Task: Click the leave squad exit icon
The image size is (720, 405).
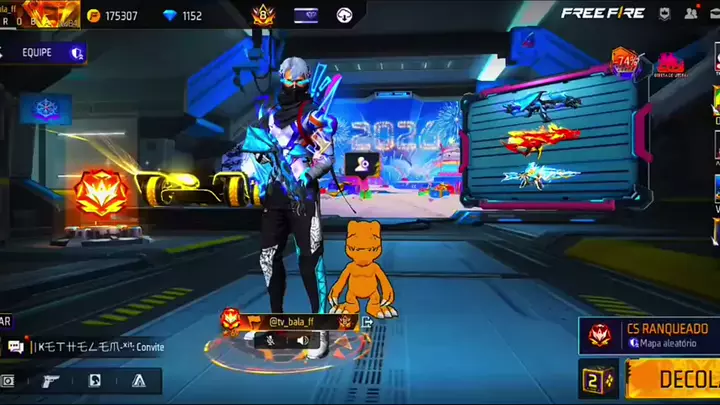Action: coord(367,322)
